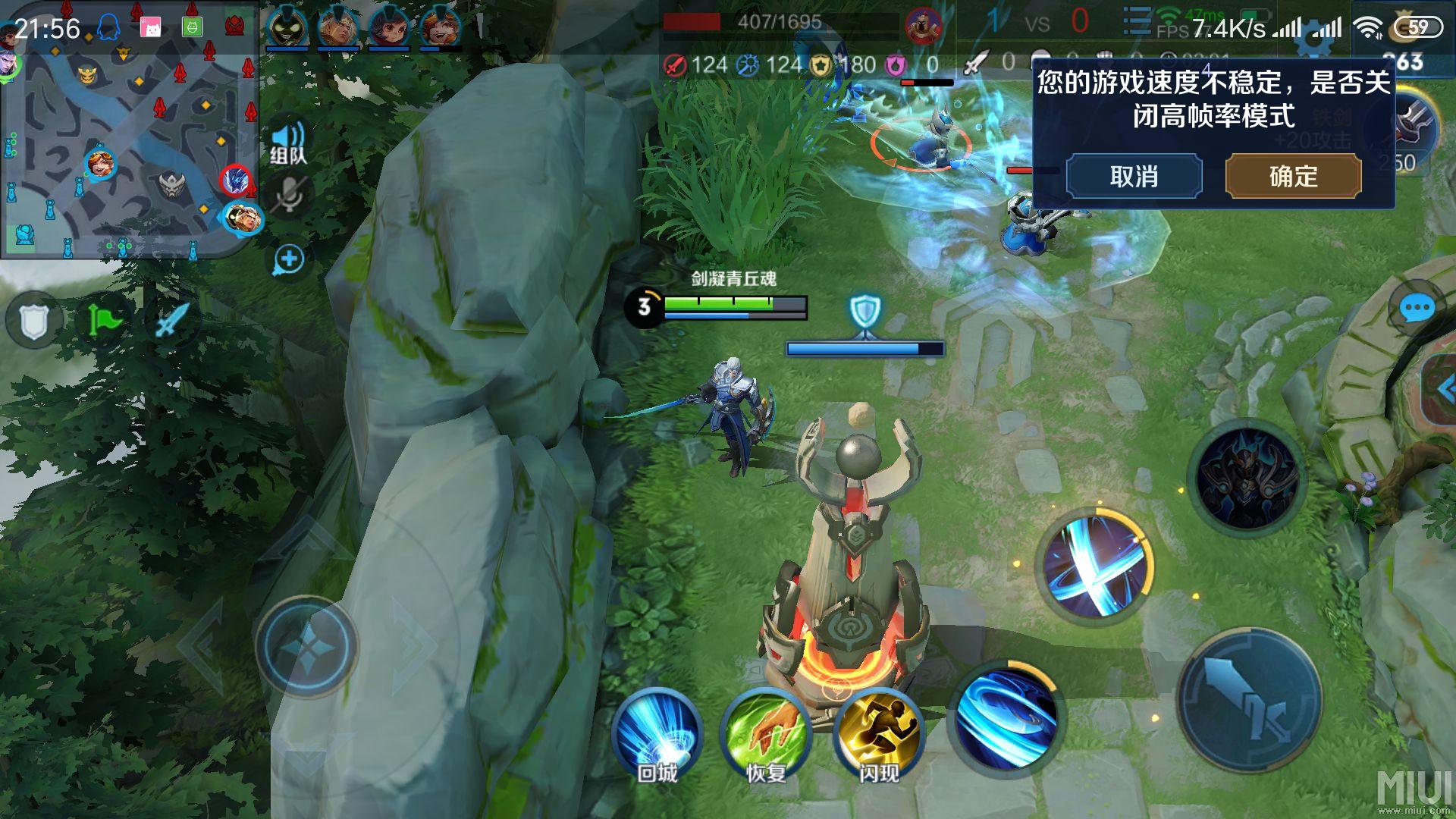Image resolution: width=1456 pixels, height=819 pixels.
Task: Open the quick chat speech bubble
Action: click(1415, 309)
